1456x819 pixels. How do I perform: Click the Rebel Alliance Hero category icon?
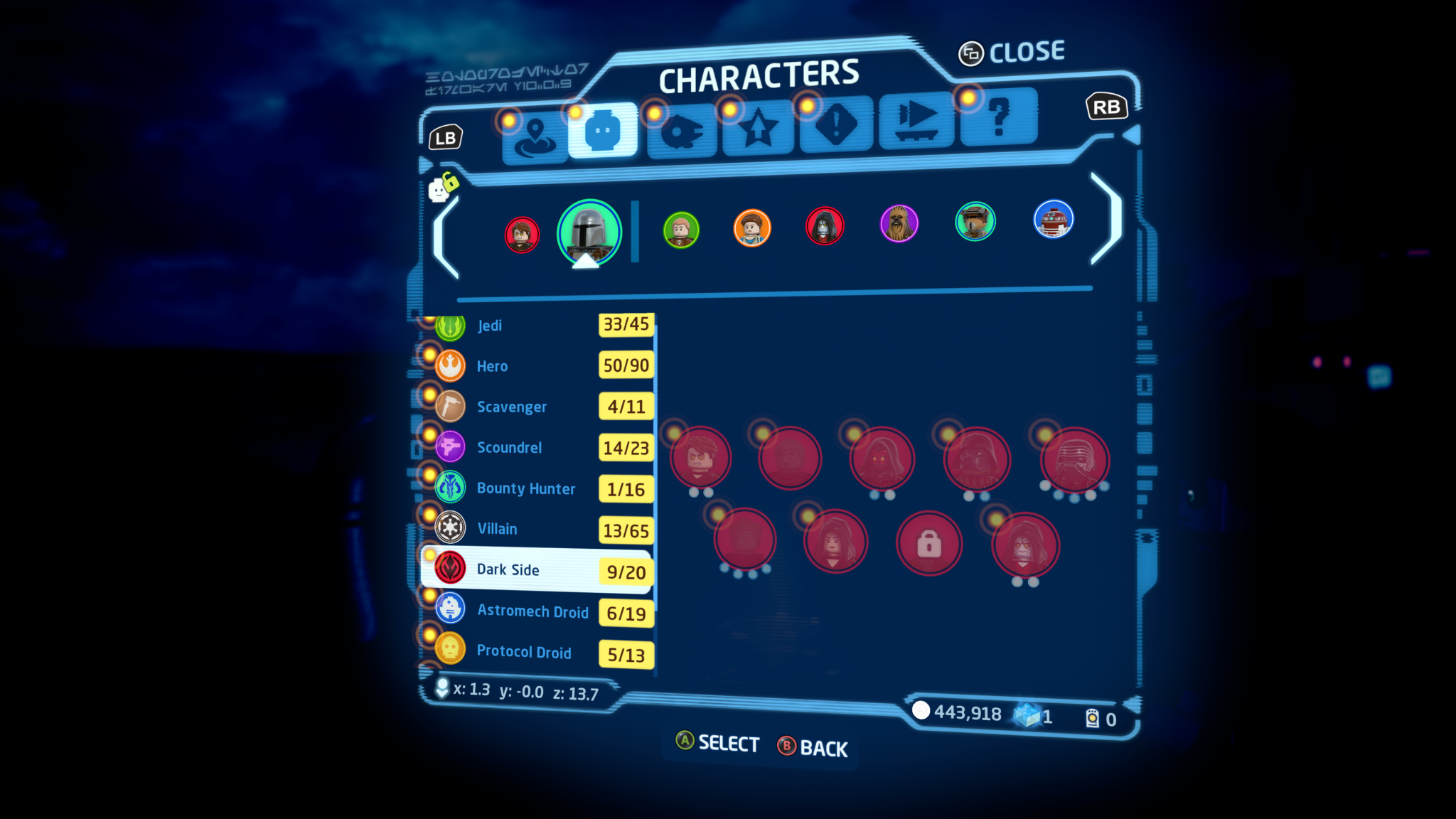point(449,366)
